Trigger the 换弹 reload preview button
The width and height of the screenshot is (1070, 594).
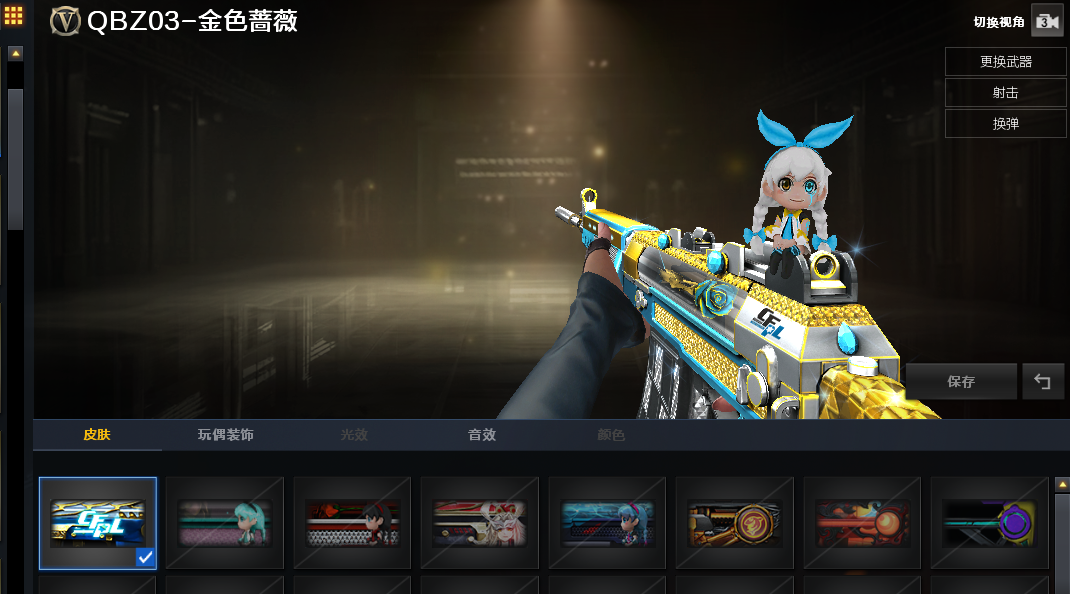click(x=1005, y=123)
